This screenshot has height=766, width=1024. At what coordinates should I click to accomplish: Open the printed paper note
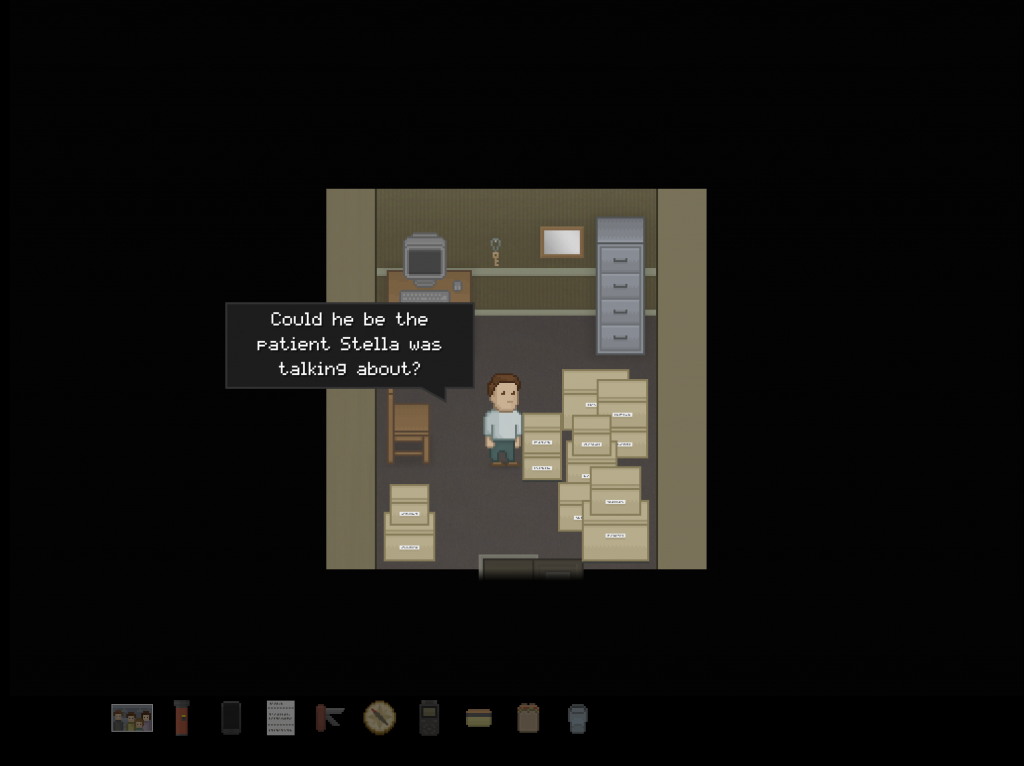(281, 718)
